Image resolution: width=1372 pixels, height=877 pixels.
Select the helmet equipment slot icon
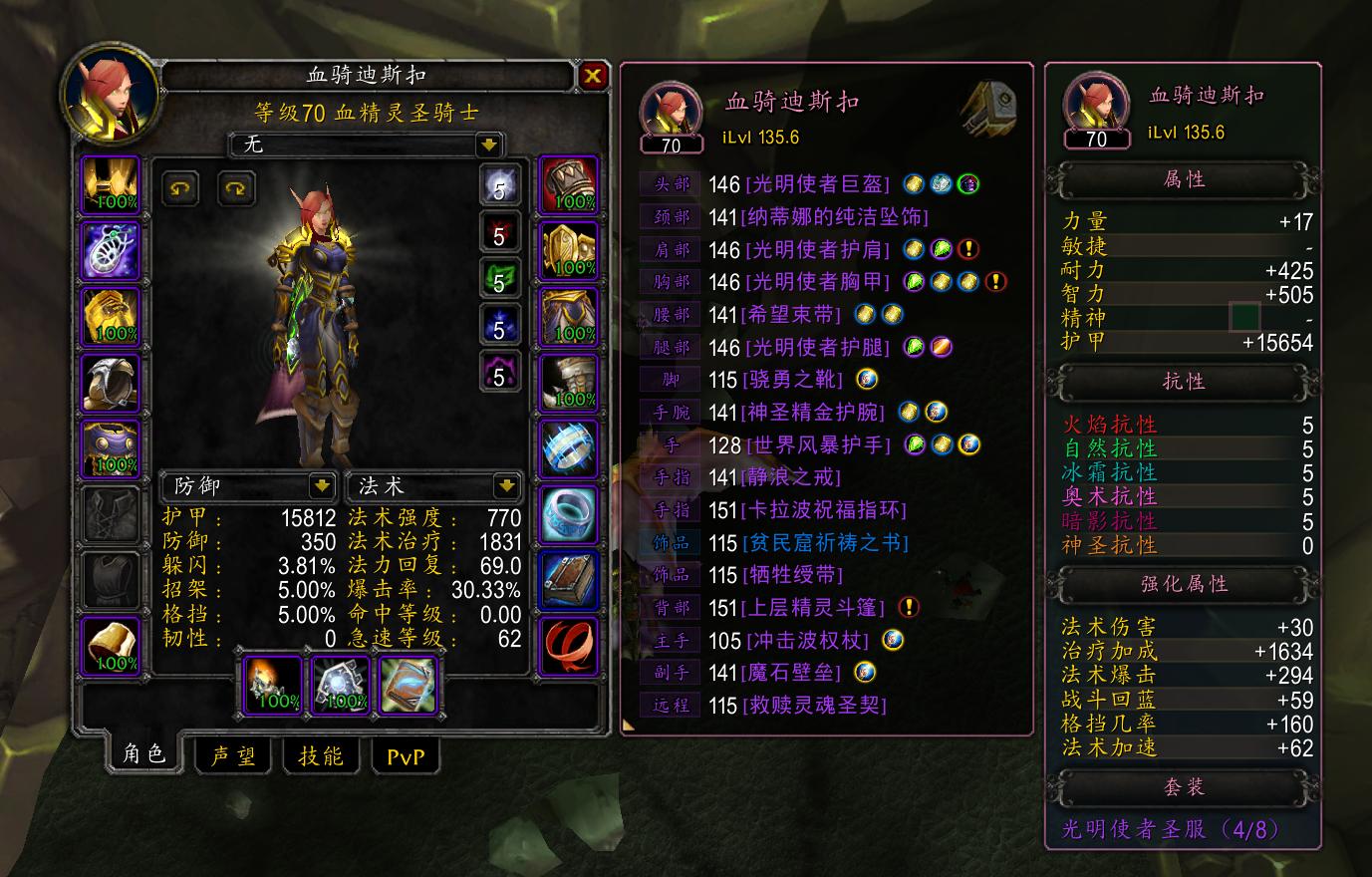pyautogui.click(x=111, y=185)
